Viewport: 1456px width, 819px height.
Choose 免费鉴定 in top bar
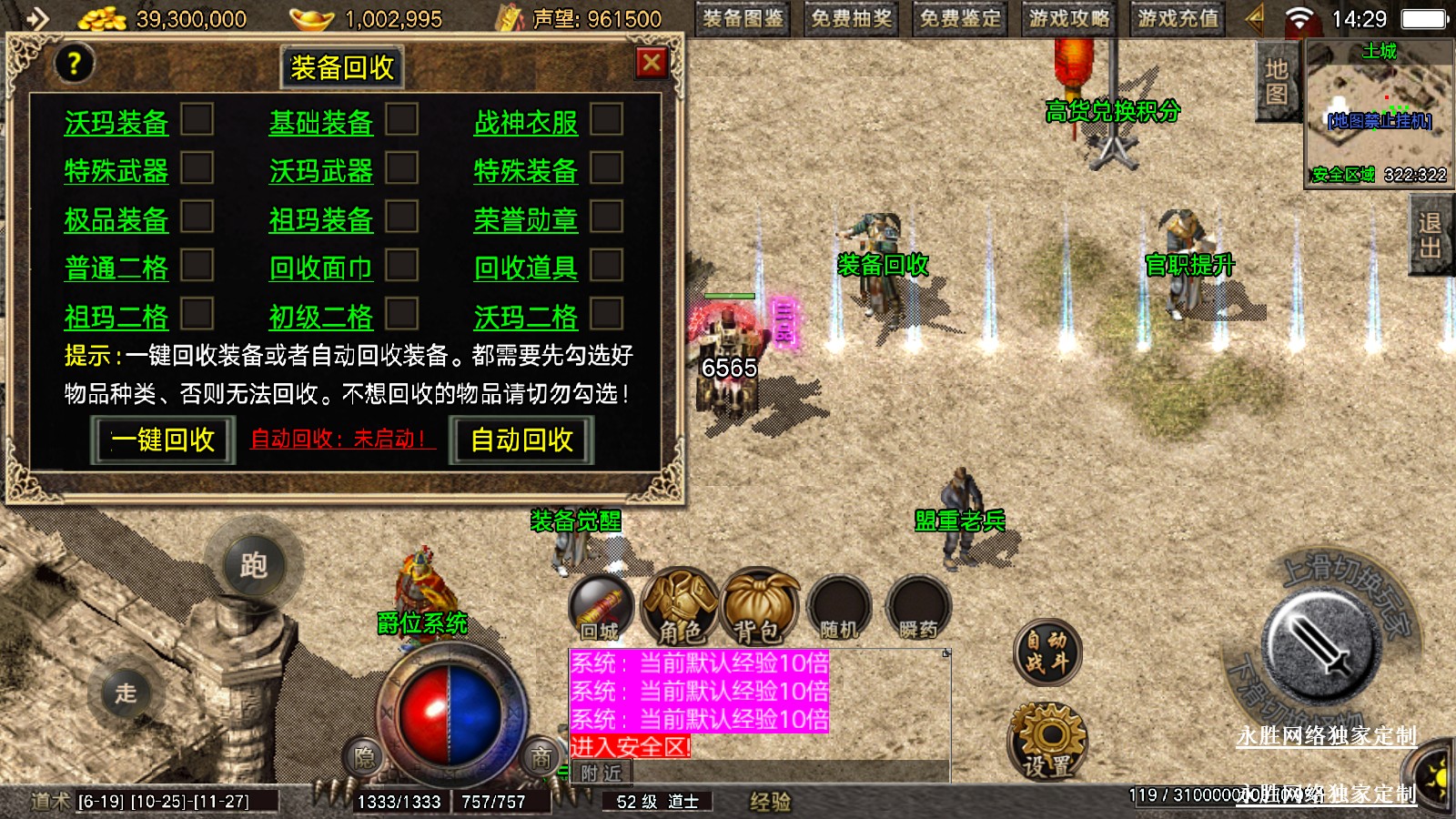(x=960, y=19)
